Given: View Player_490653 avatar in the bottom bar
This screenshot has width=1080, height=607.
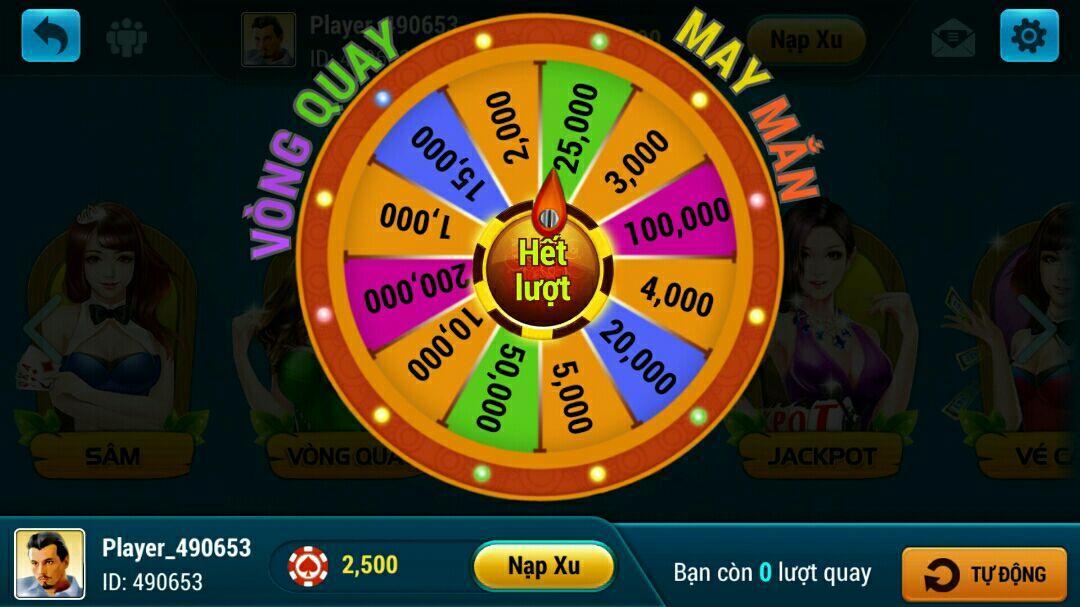Looking at the screenshot, I should [x=49, y=565].
